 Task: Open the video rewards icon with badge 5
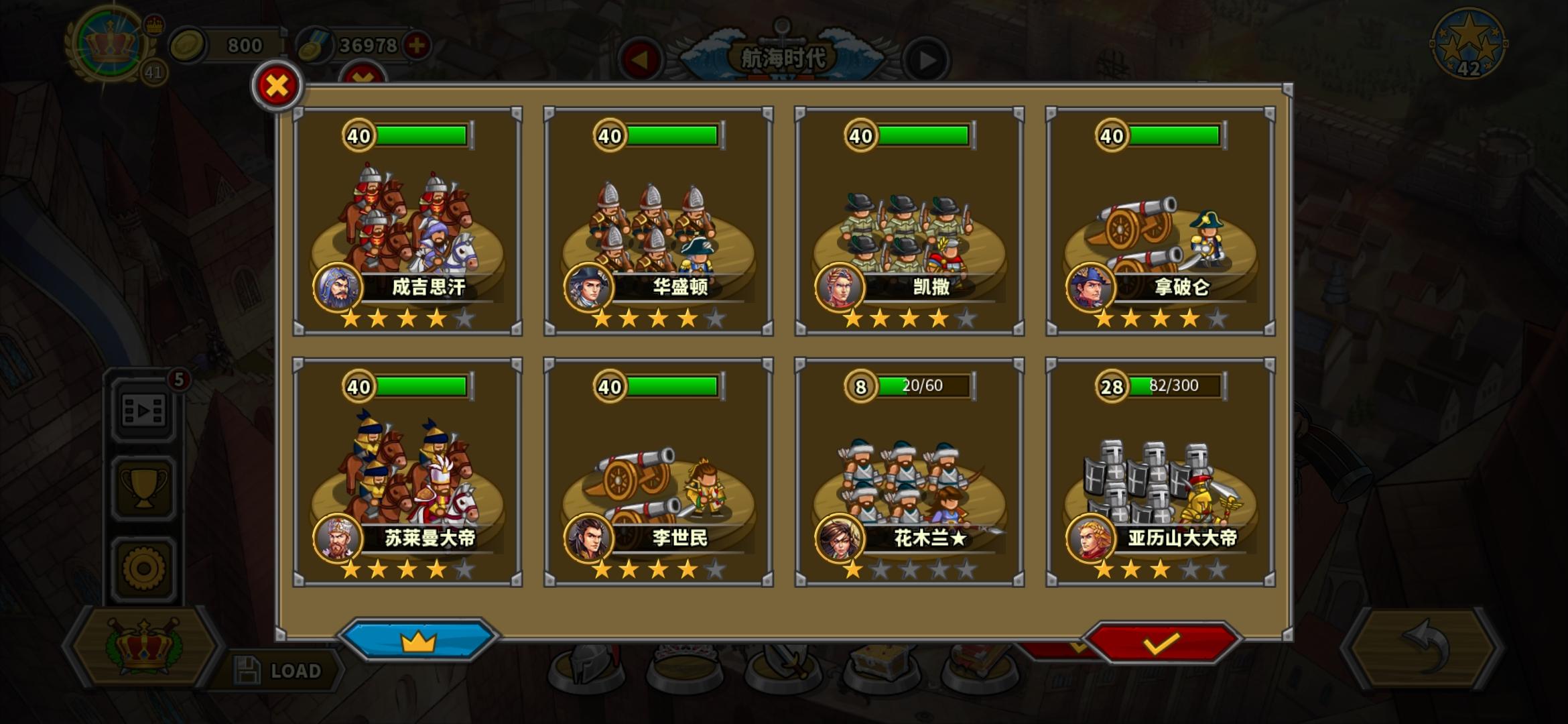(143, 412)
